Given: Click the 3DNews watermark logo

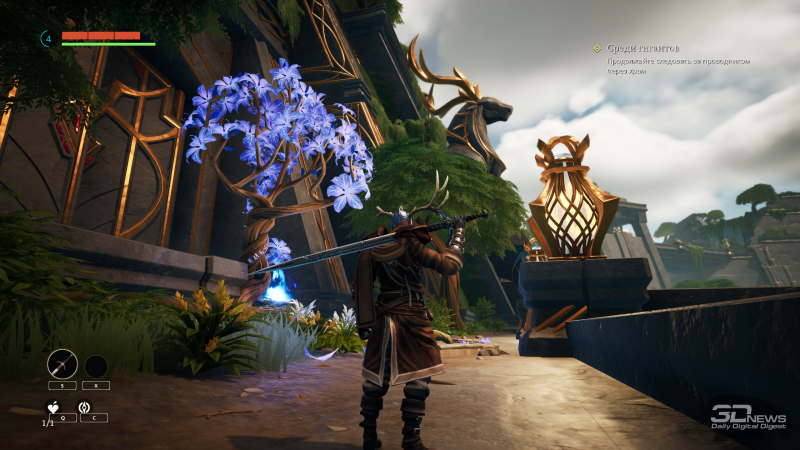Looking at the screenshot, I should tap(747, 417).
